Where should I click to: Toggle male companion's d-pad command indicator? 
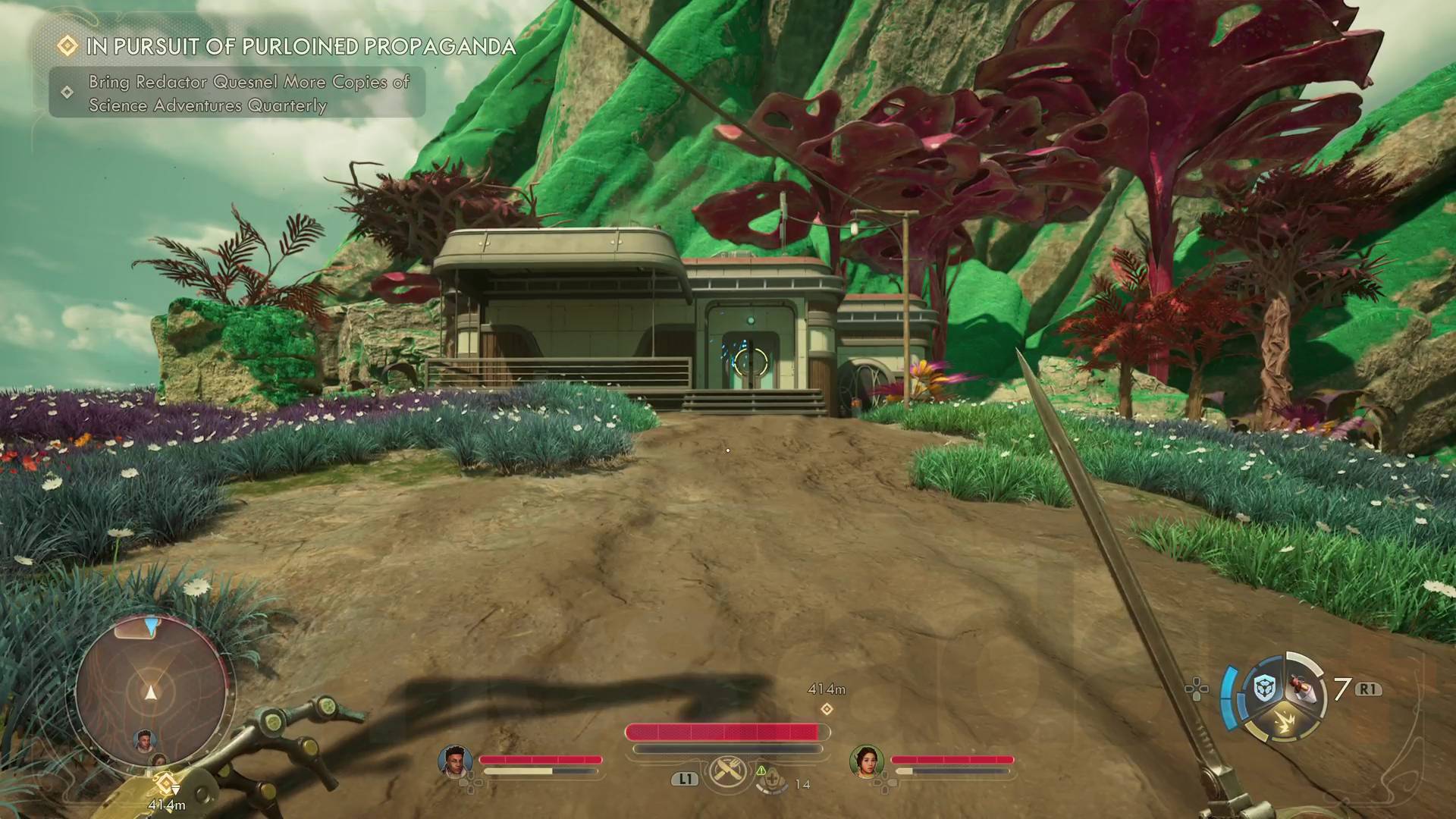tap(470, 783)
